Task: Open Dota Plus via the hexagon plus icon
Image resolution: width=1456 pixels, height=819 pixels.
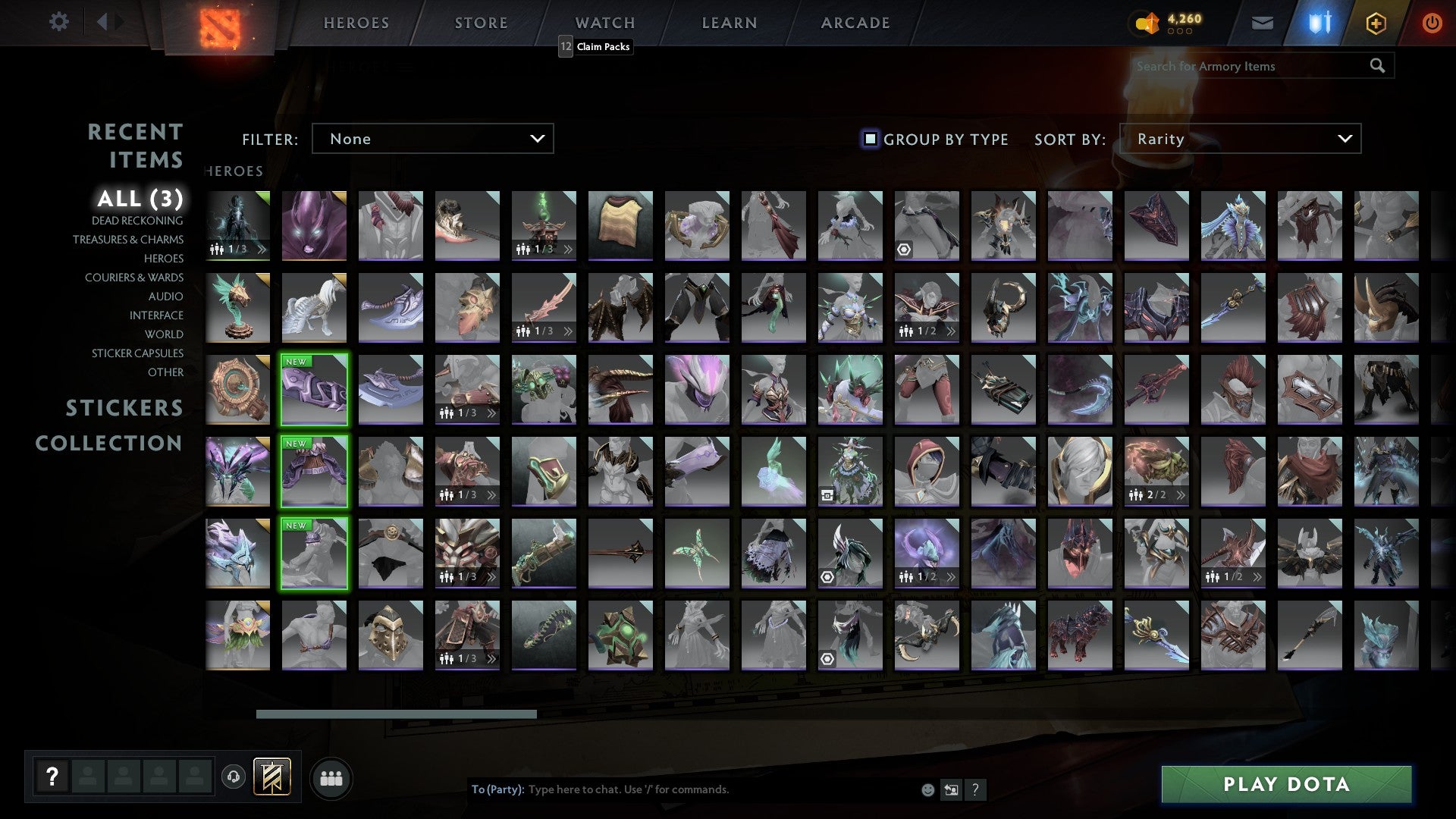Action: (1376, 23)
